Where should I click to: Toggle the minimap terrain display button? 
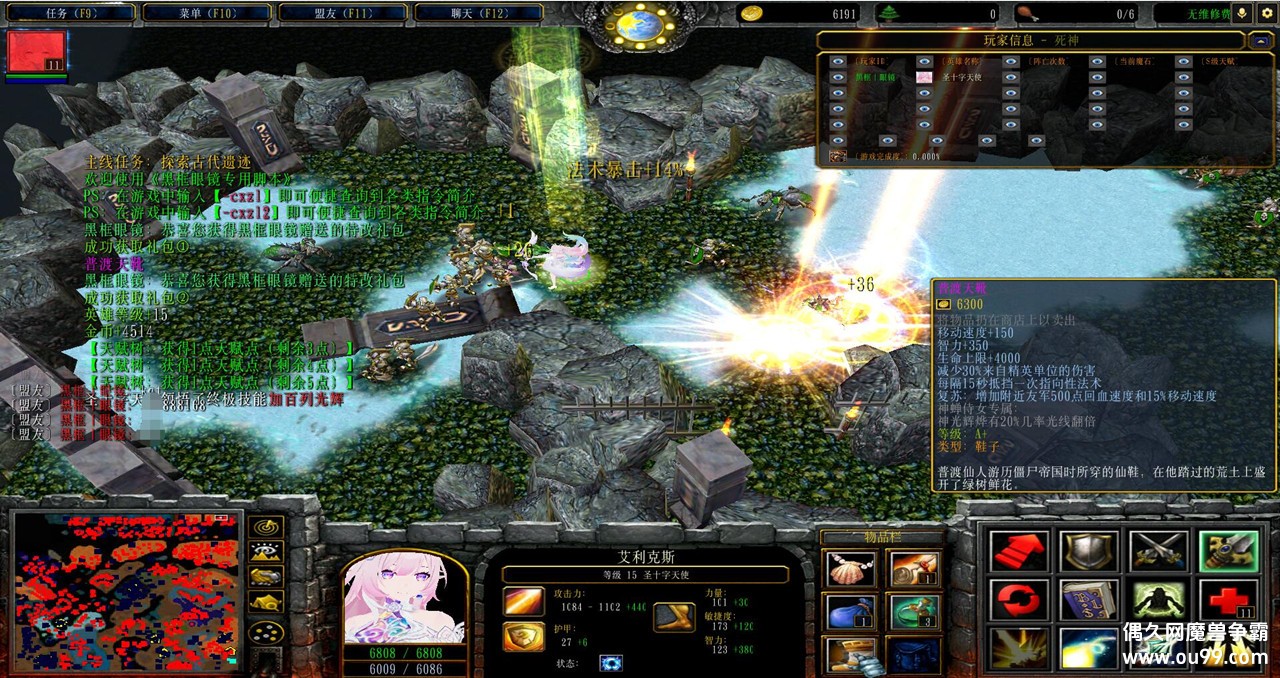click(x=265, y=551)
